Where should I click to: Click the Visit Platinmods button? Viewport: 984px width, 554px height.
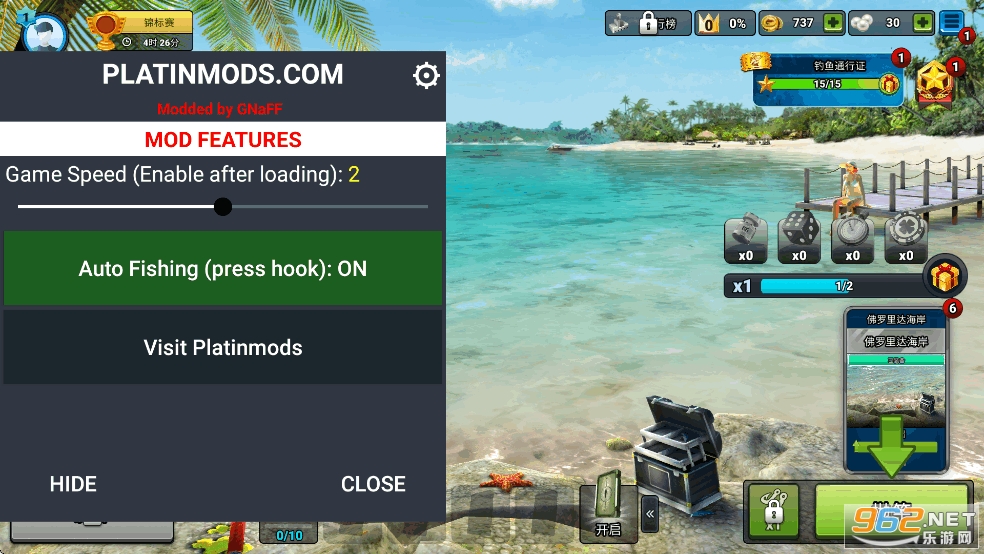click(x=223, y=347)
